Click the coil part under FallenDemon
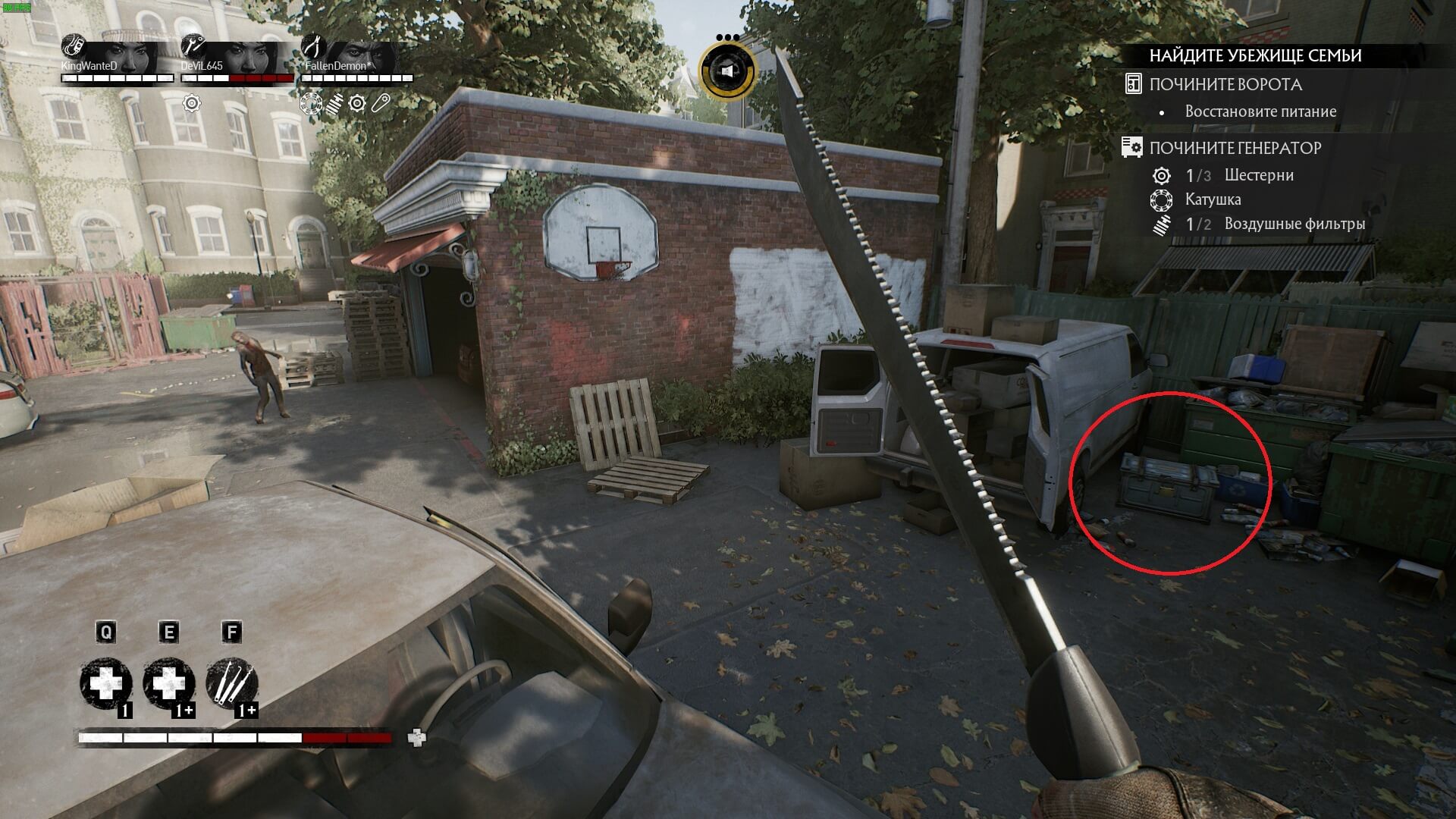This screenshot has width=1456, height=819. pyautogui.click(x=310, y=103)
